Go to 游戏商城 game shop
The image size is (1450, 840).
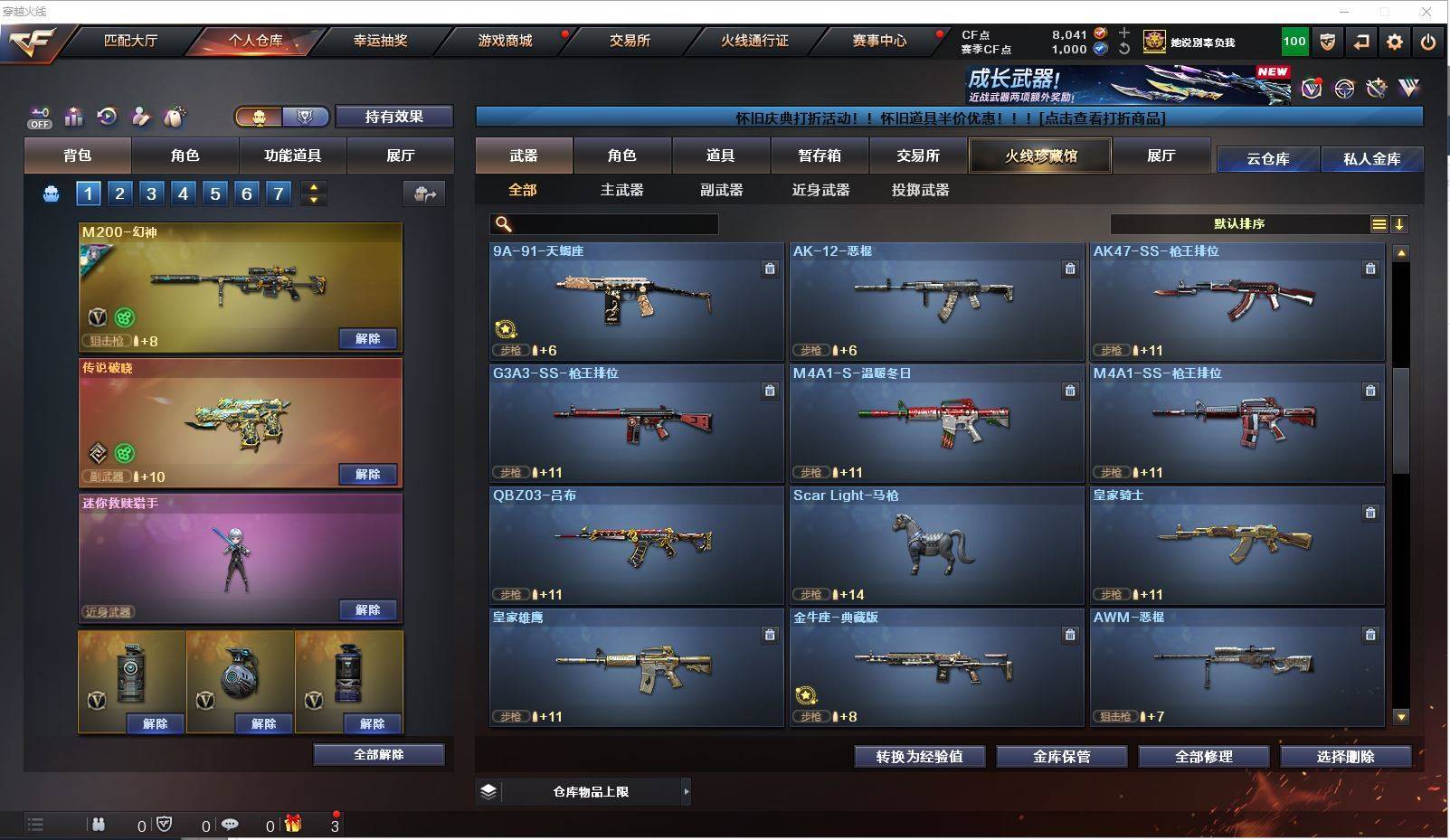[x=505, y=41]
